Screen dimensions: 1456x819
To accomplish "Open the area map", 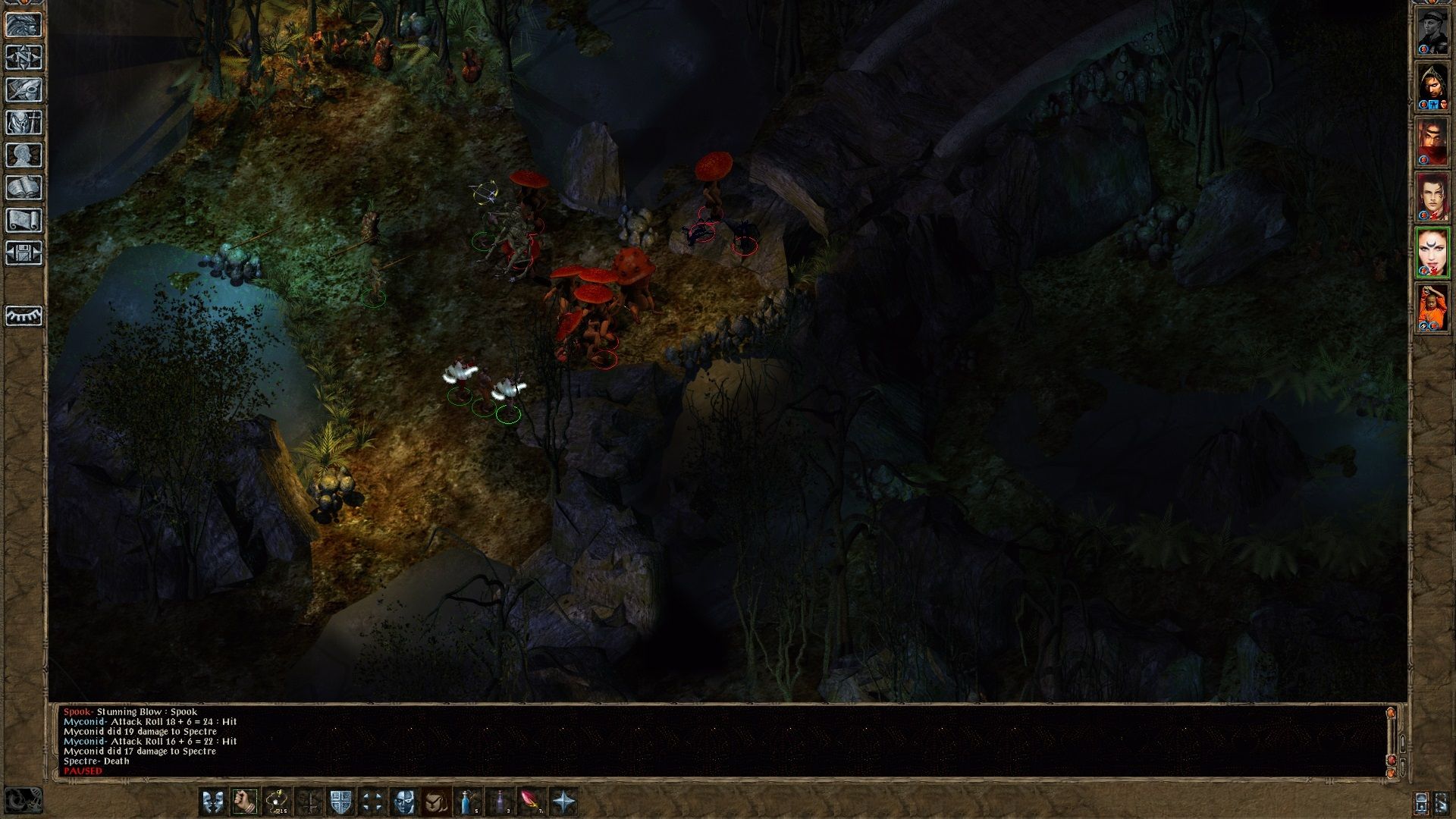I will tap(24, 57).
